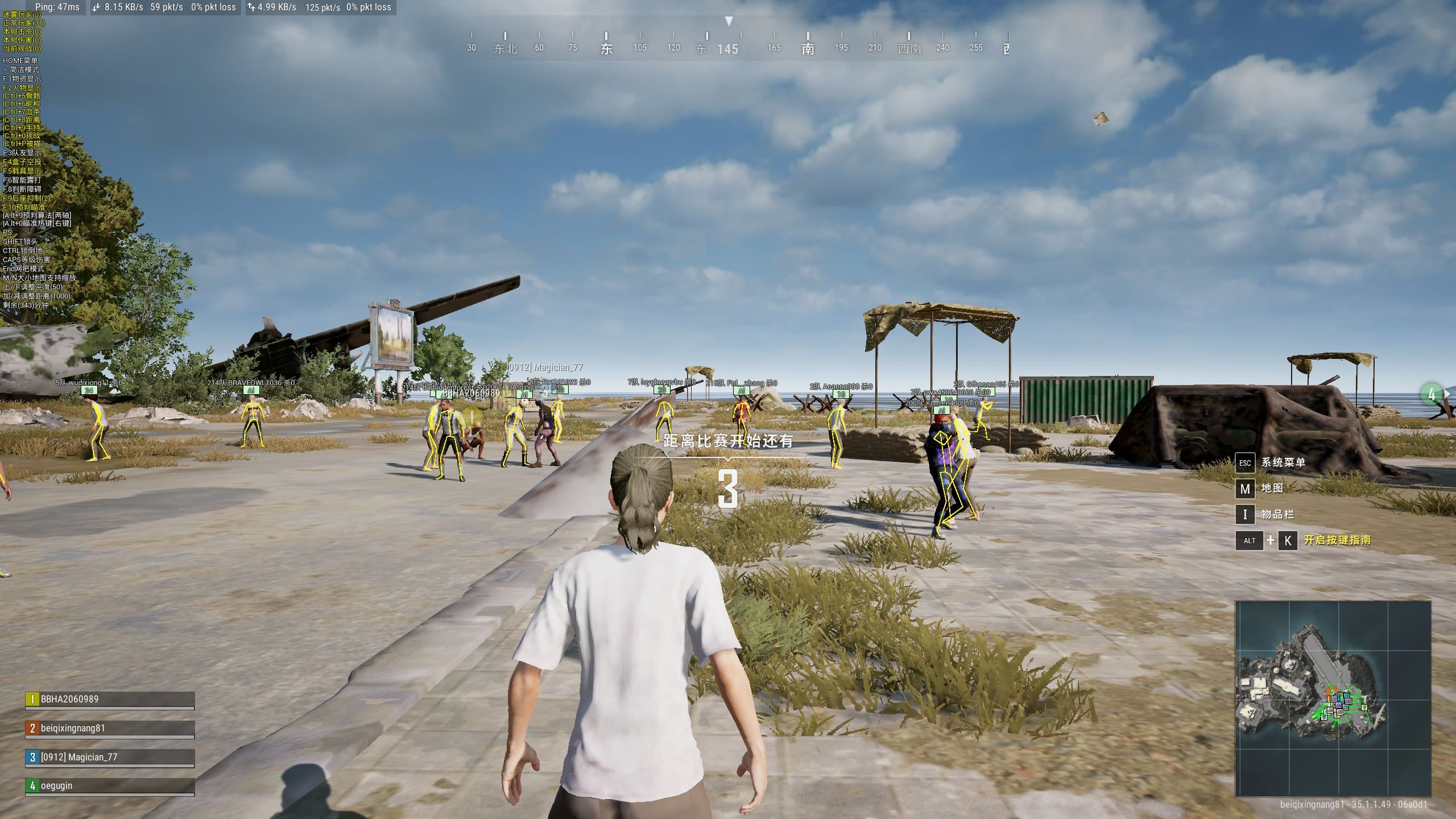The image size is (1456, 819).
Task: Open the island minimap
Action: pos(1333,698)
